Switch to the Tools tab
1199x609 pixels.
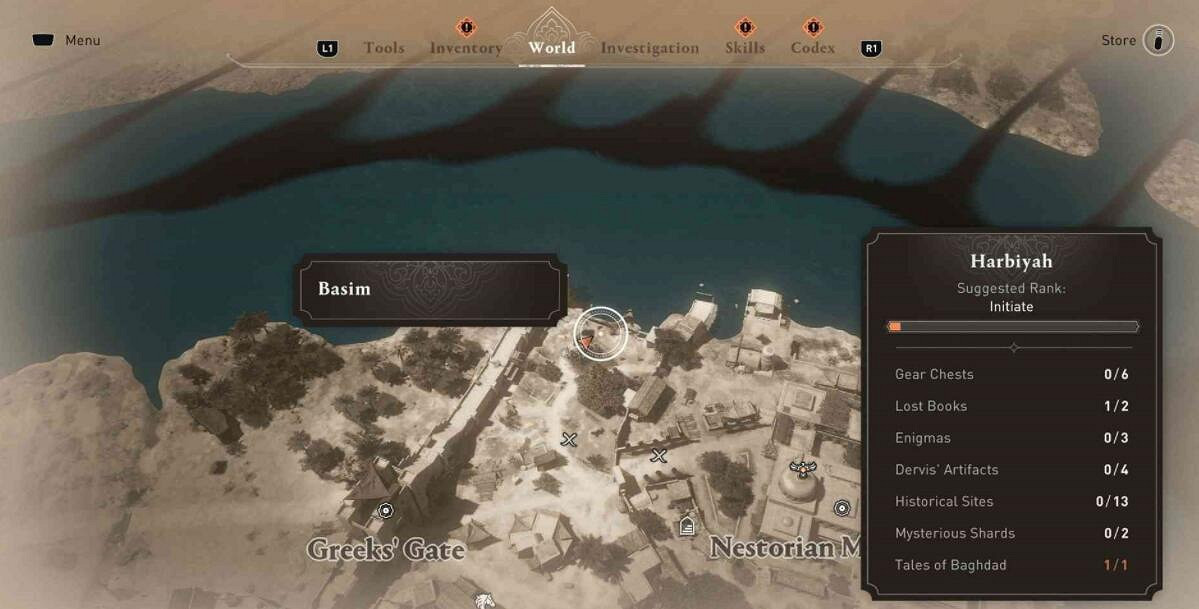pos(384,48)
